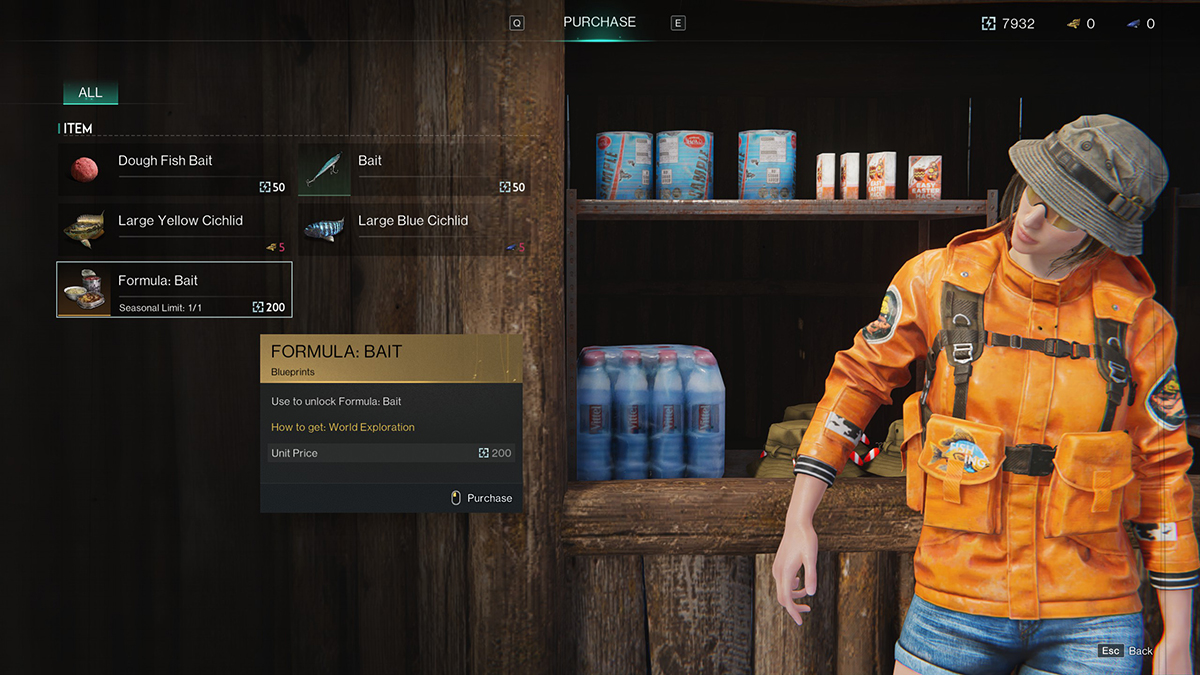
Task: Select the Formula: Bait blueprint
Action: [x=174, y=289]
